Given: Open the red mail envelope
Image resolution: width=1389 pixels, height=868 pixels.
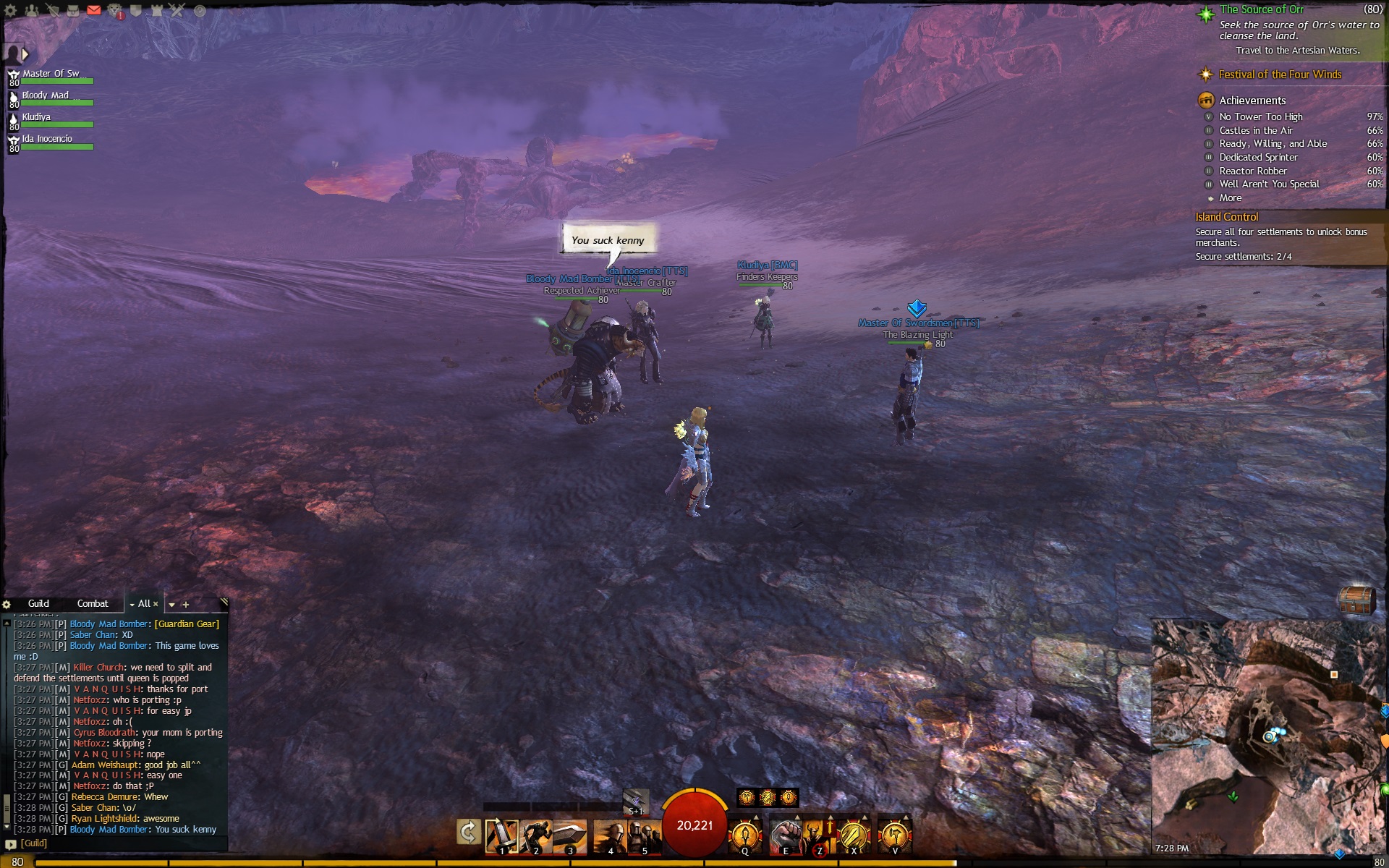Looking at the screenshot, I should coord(94,10).
